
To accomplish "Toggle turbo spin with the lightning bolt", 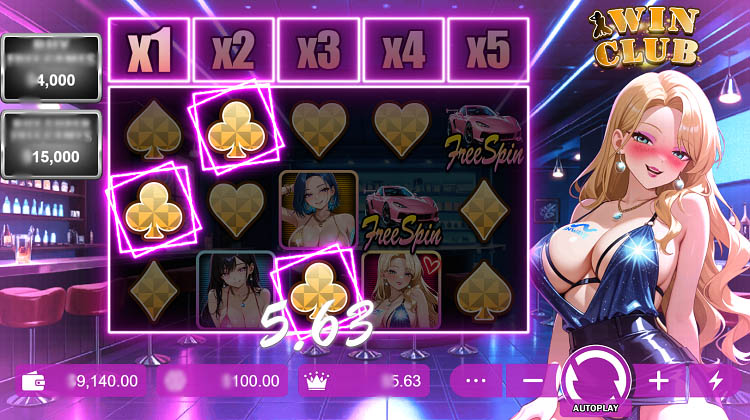I will click(x=715, y=381).
